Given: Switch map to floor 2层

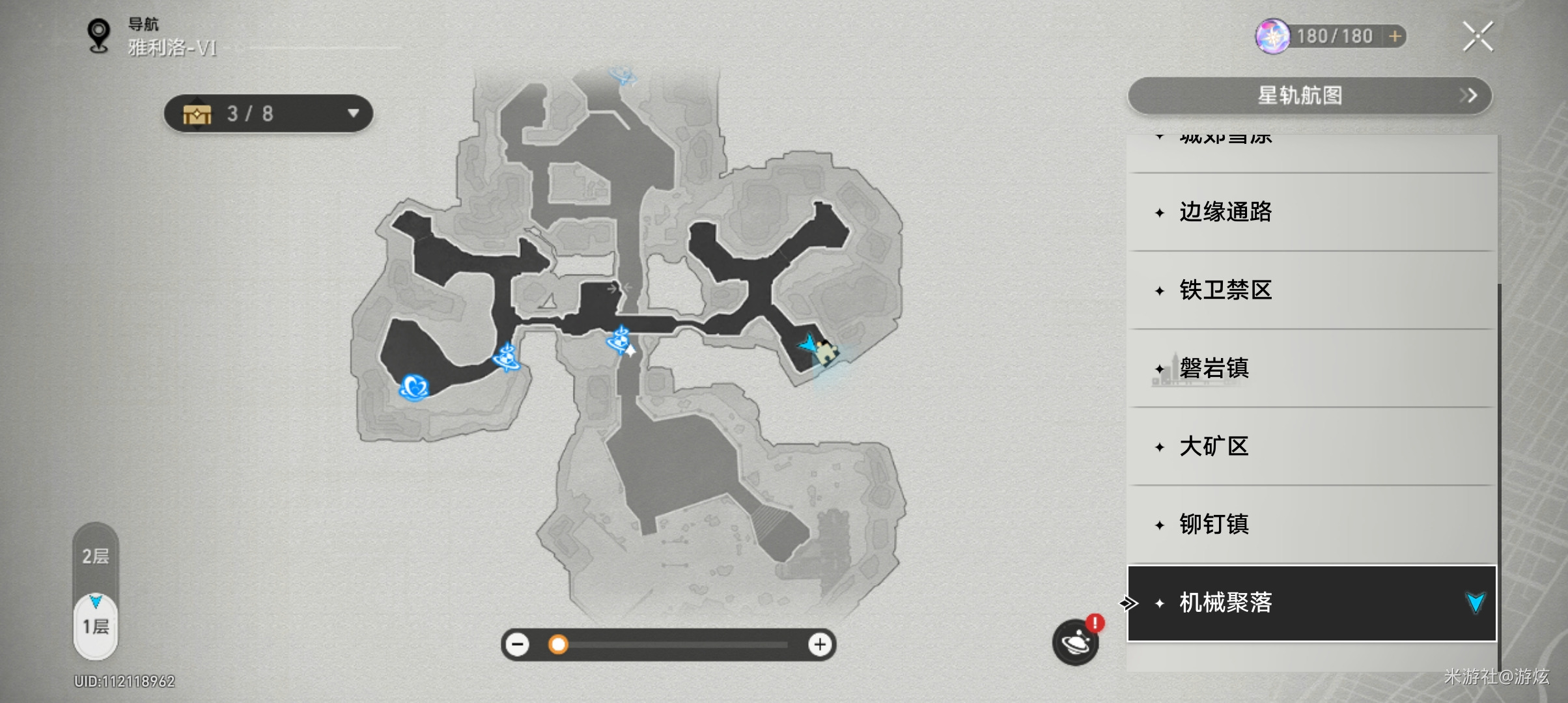Looking at the screenshot, I should click(x=96, y=556).
